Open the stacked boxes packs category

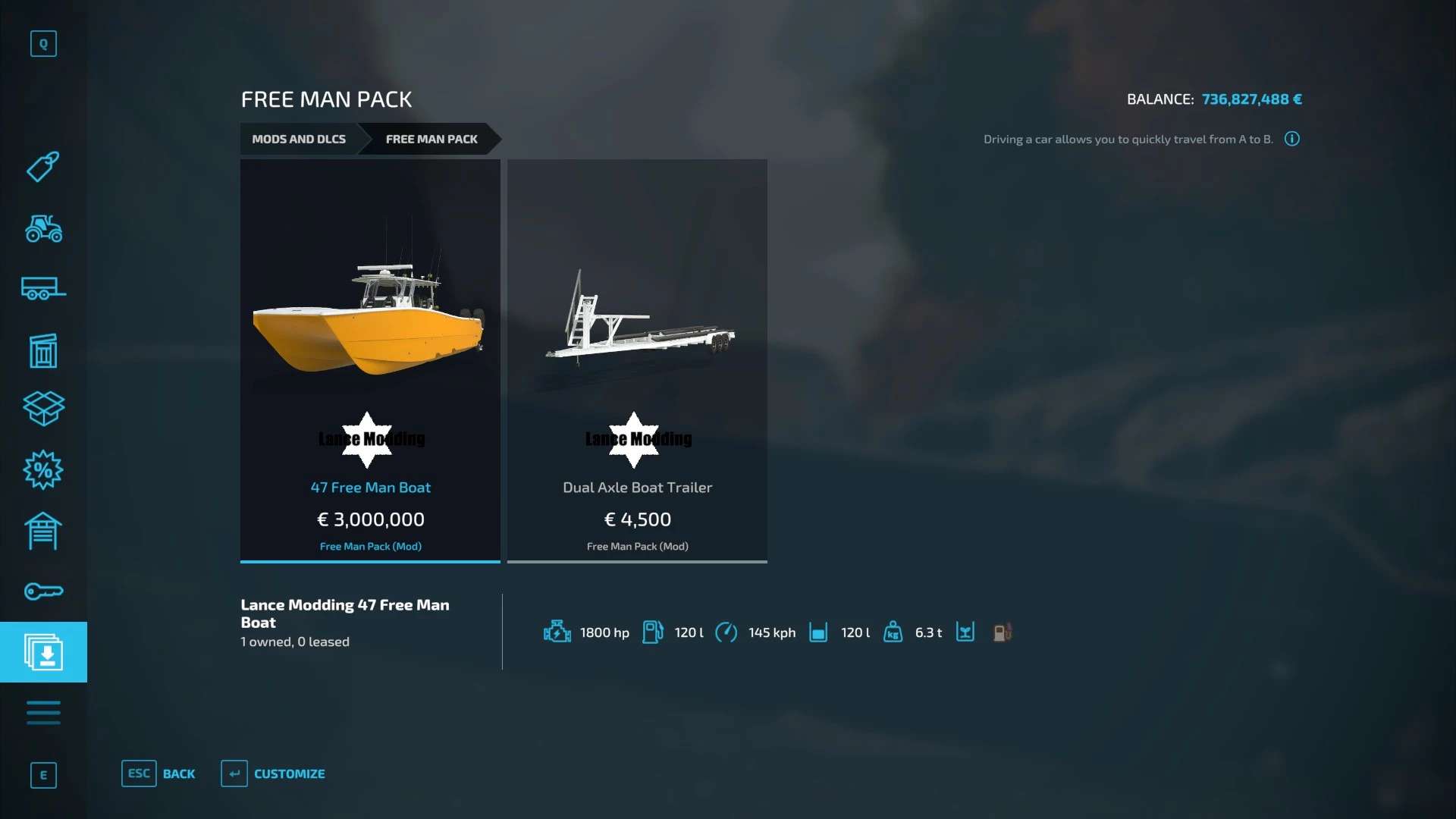click(43, 409)
